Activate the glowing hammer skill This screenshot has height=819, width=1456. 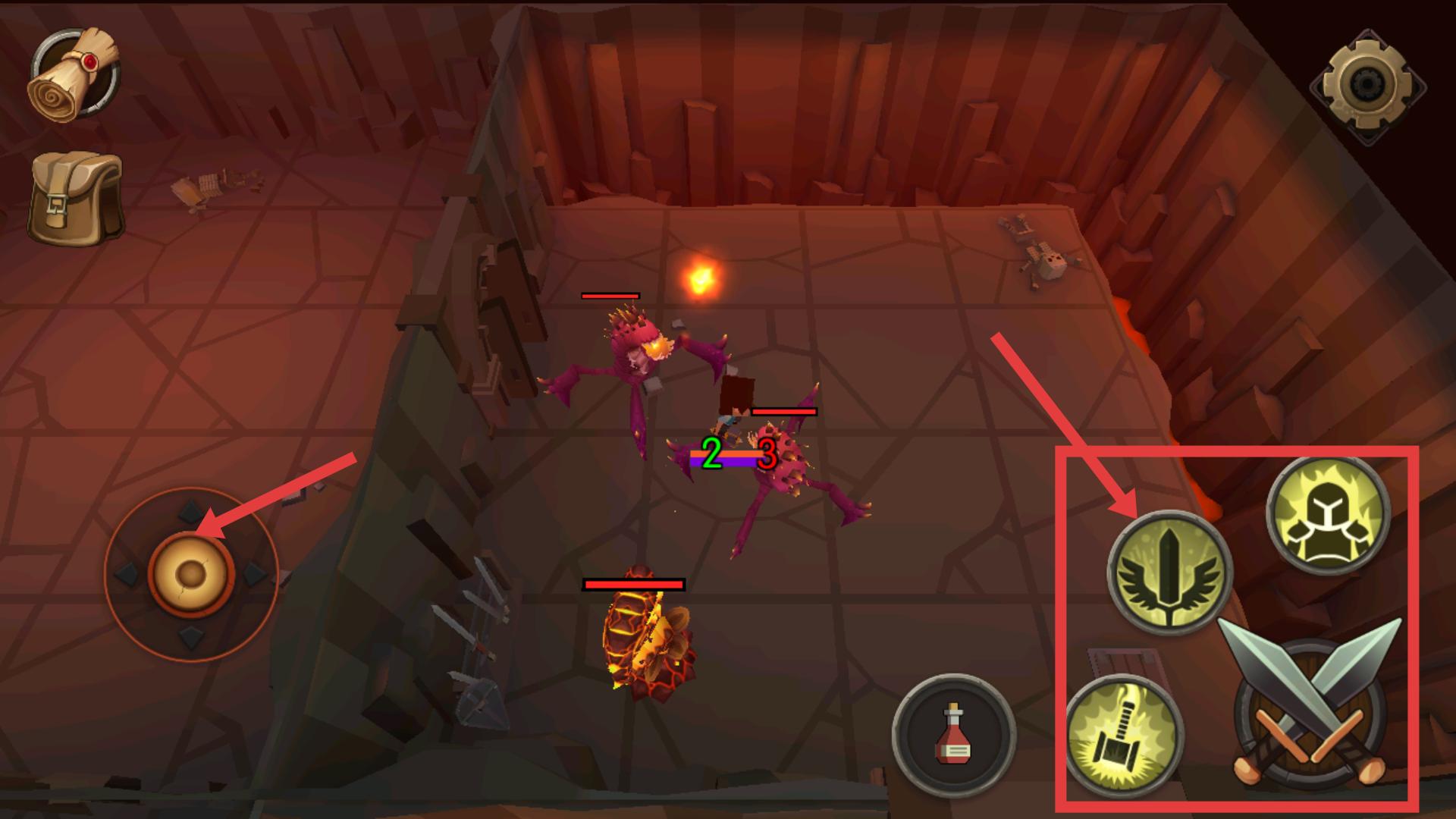1125,736
